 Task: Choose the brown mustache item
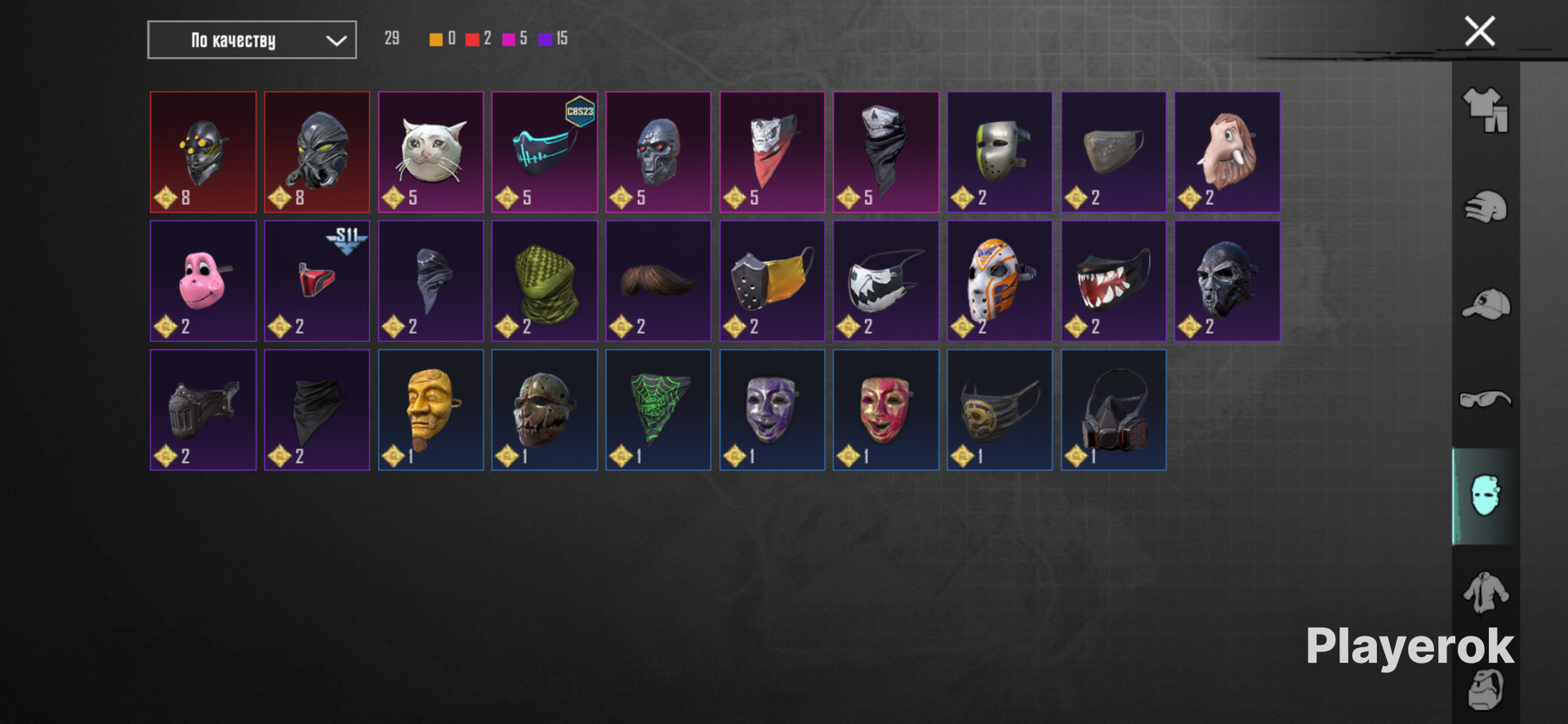pyautogui.click(x=658, y=280)
